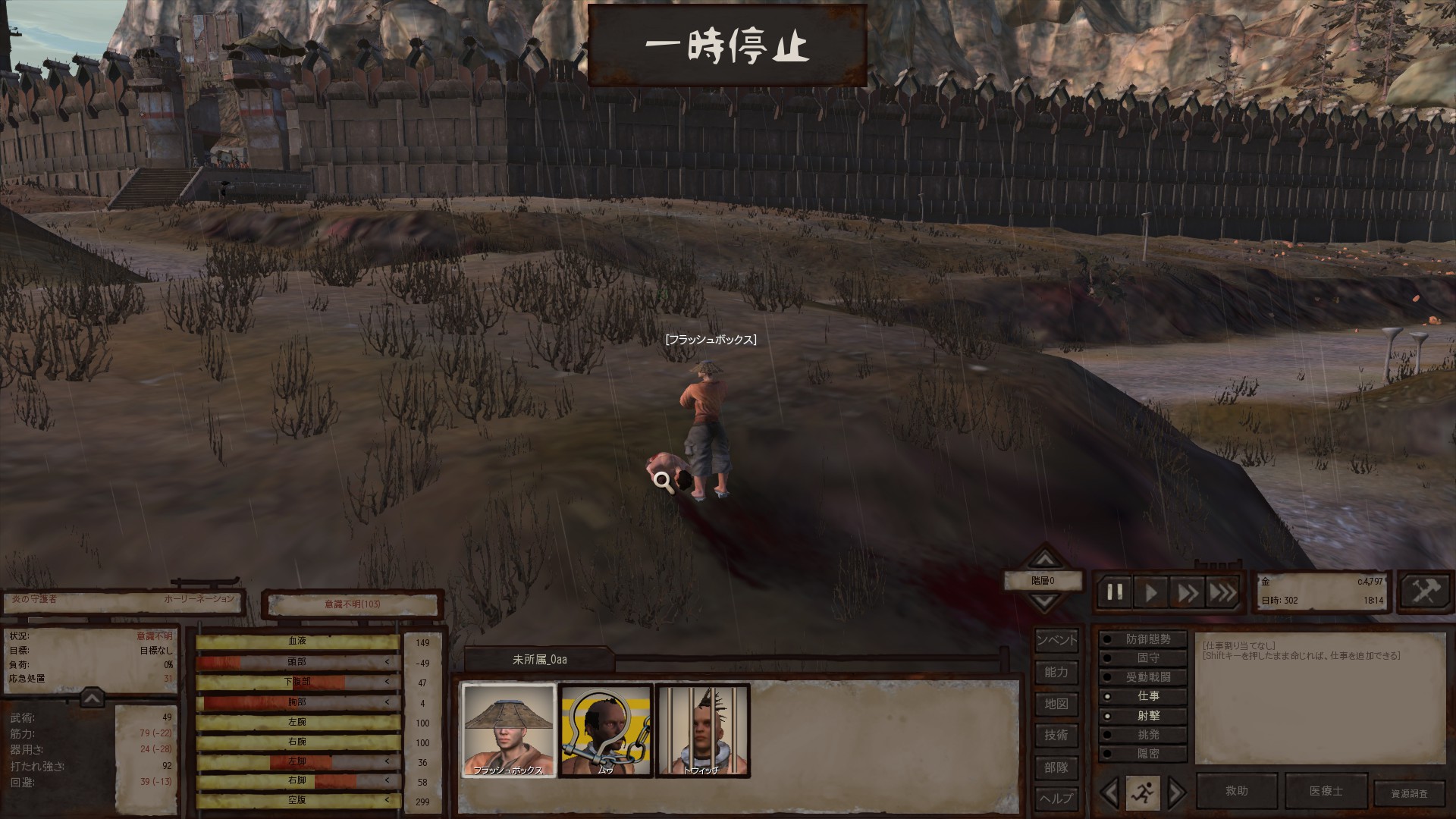Screen dimensions: 1456x819
Task: Open the 地図 (map) screen
Action: [x=1056, y=704]
